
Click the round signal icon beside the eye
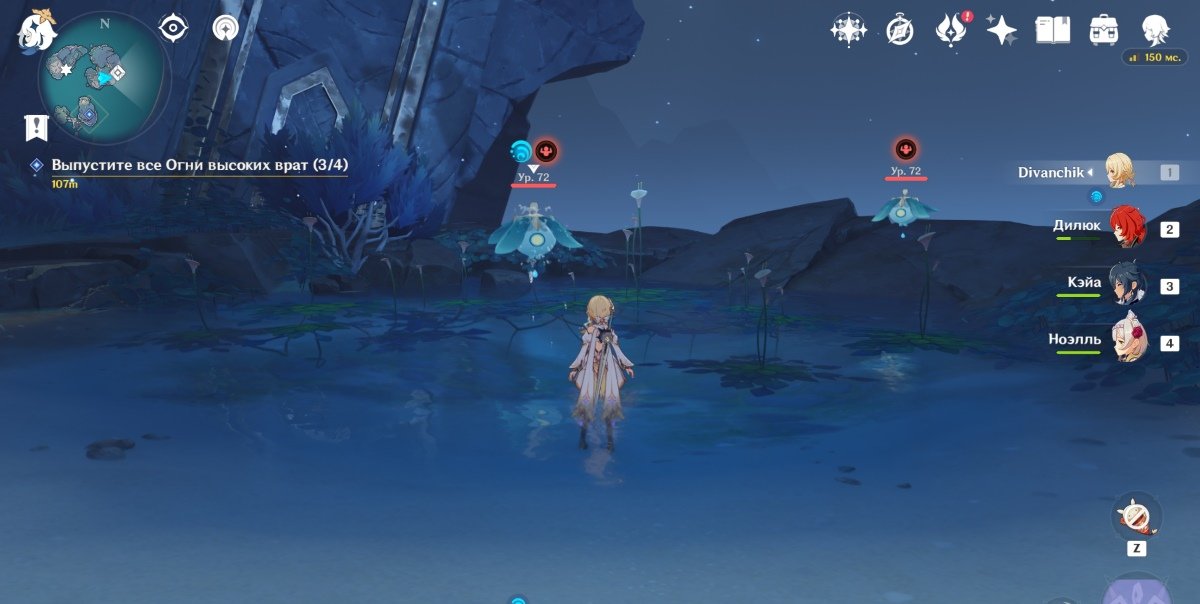(x=226, y=28)
